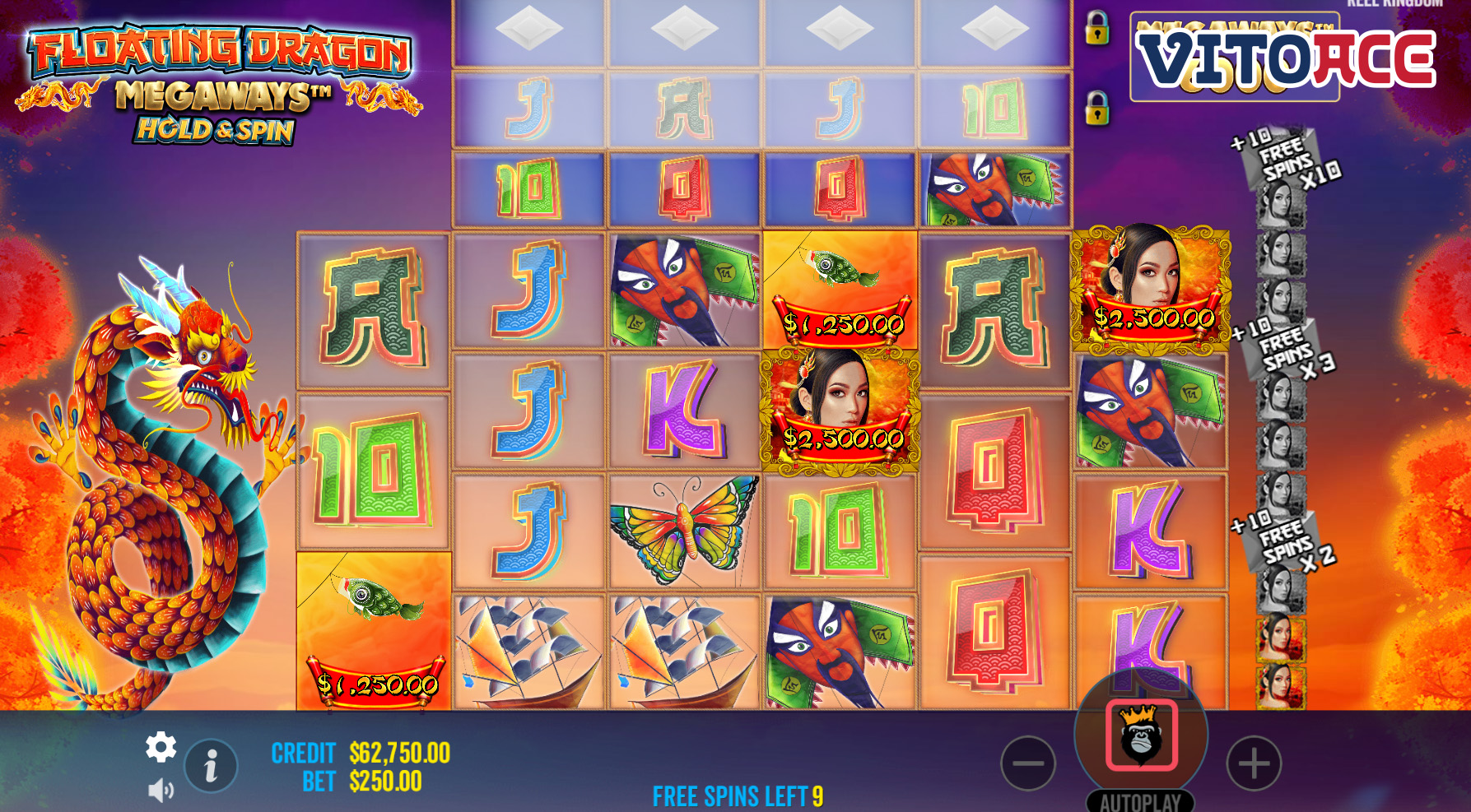Decrease the bet with the minus button

(1027, 763)
